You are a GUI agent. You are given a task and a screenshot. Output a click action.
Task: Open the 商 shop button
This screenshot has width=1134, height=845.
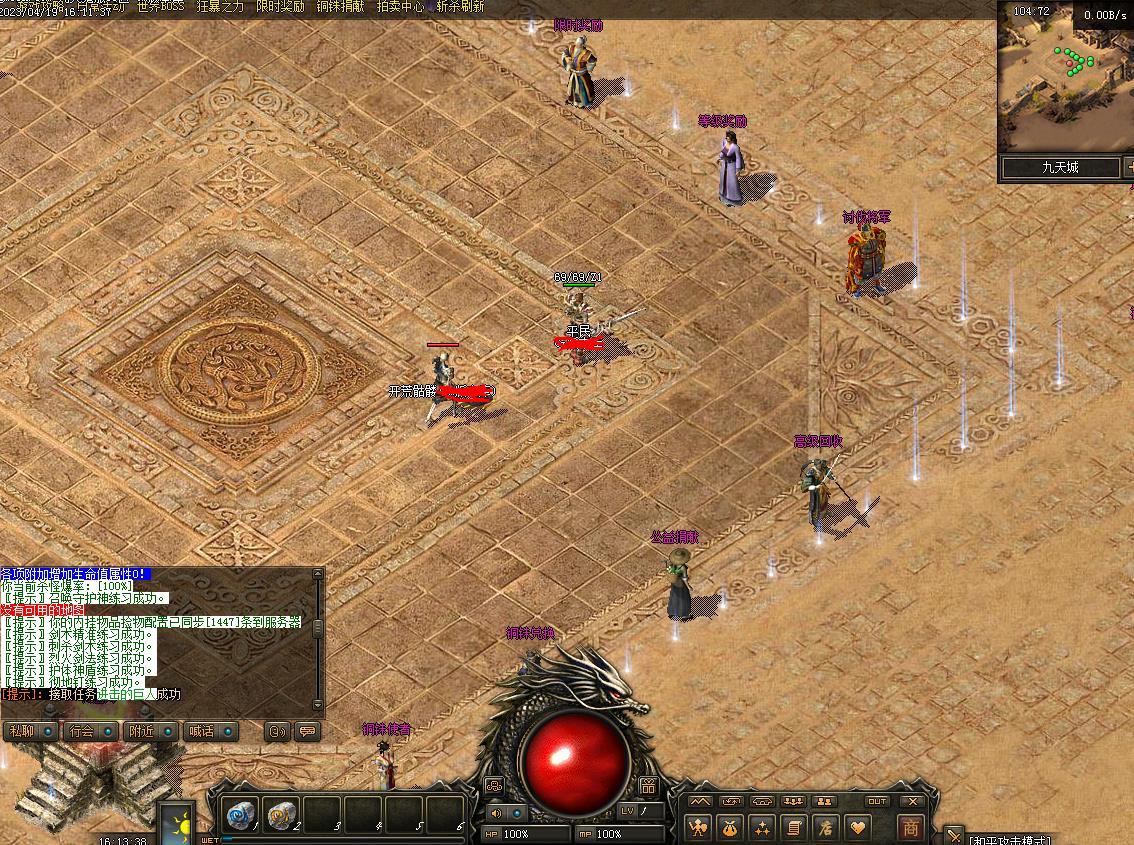(x=910, y=828)
